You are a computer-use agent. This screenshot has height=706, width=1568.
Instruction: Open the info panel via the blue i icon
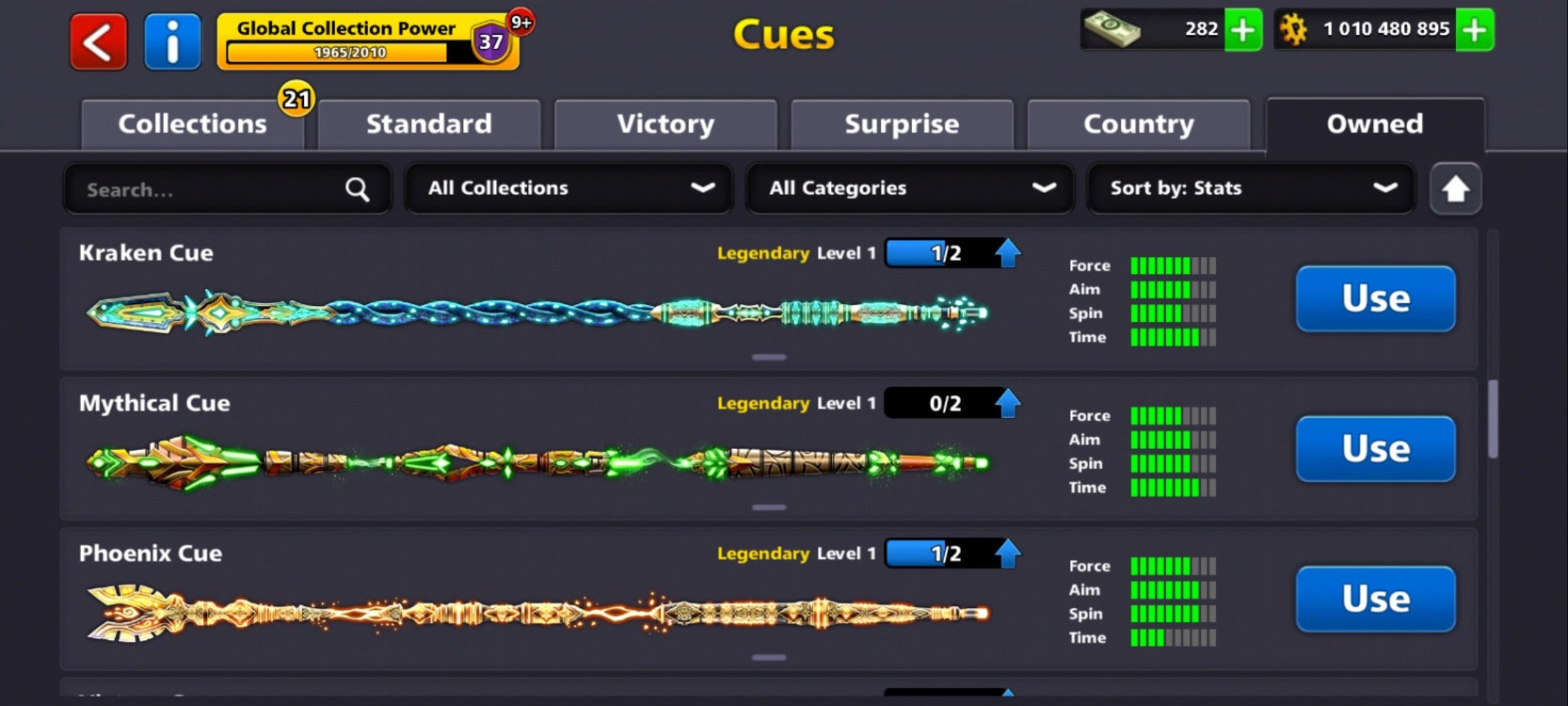[172, 40]
